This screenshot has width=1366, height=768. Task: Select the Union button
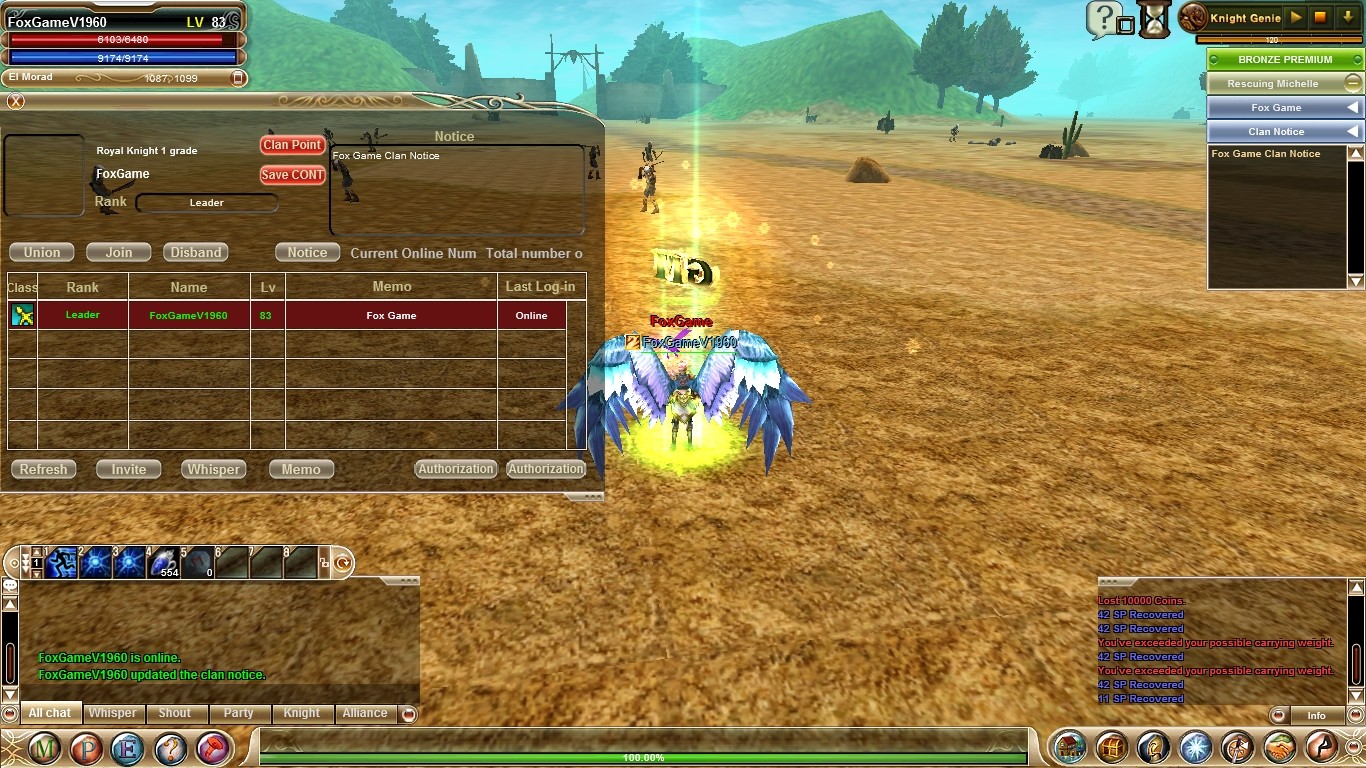[x=42, y=253]
